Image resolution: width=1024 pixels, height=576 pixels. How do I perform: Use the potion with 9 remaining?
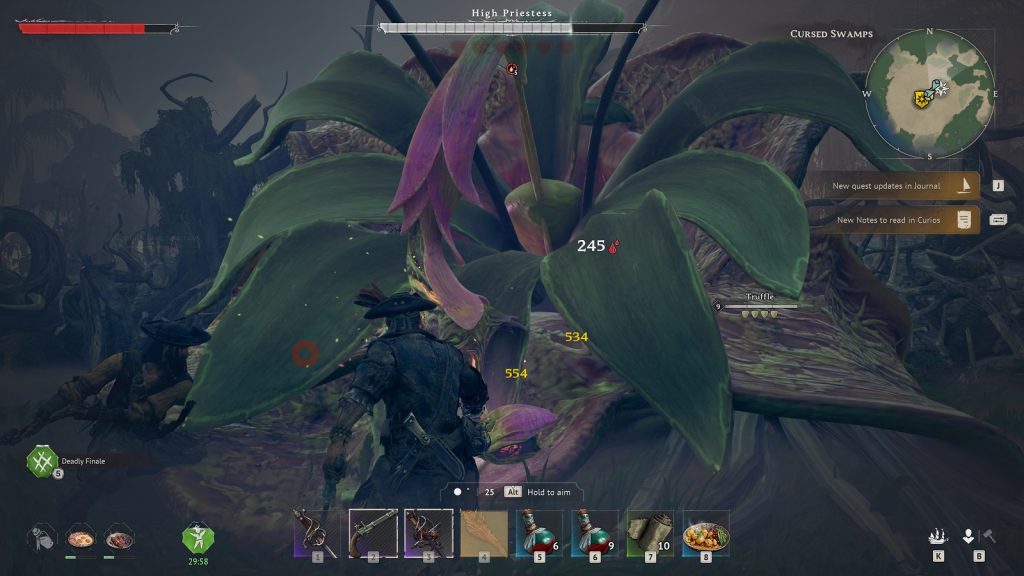596,532
